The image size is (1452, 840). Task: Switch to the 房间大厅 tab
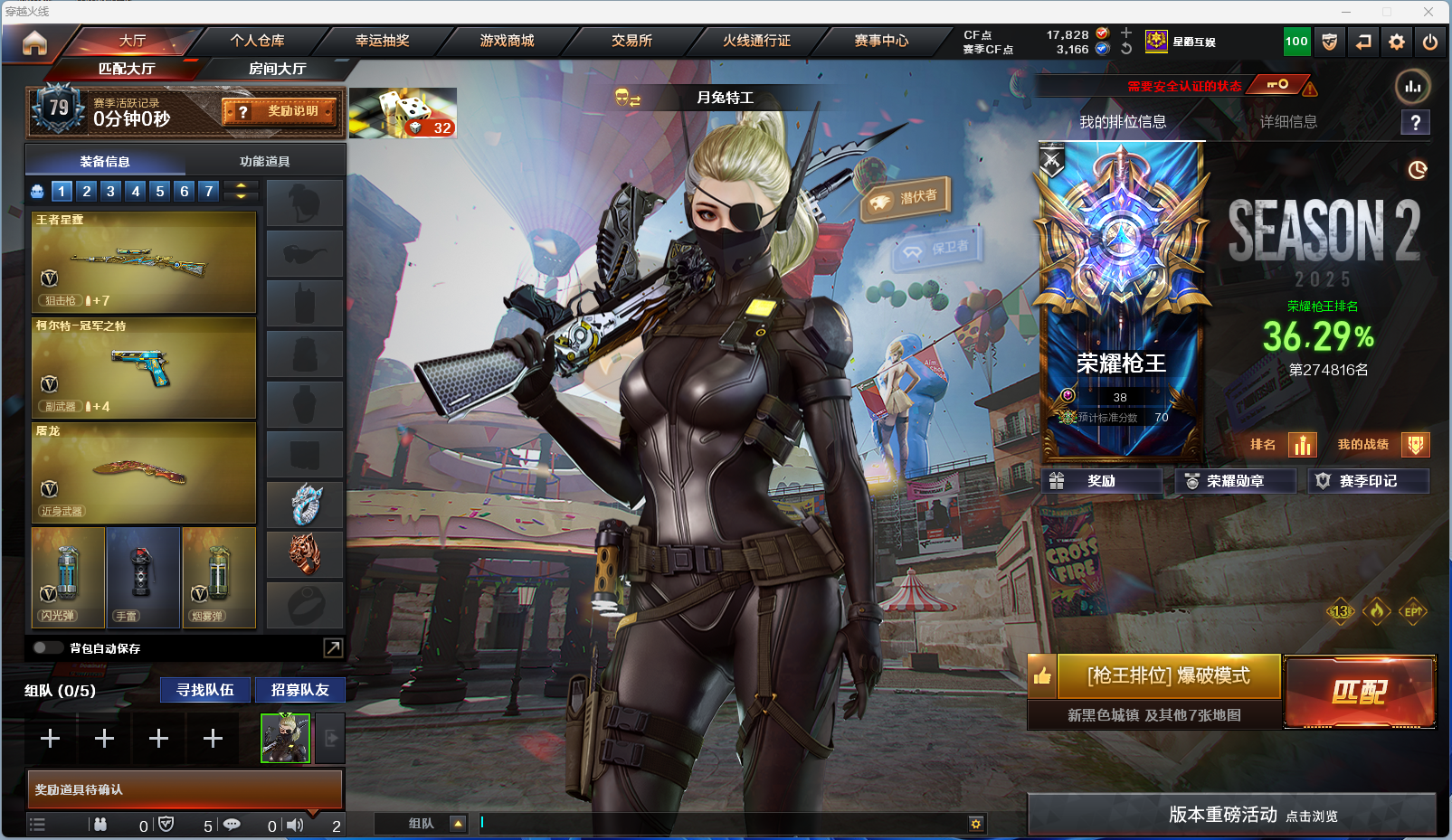(277, 69)
